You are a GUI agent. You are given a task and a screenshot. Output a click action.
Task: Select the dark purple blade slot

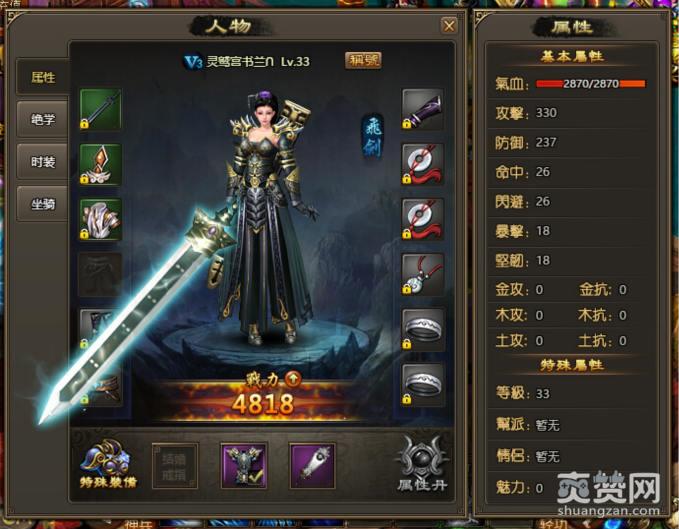423,109
